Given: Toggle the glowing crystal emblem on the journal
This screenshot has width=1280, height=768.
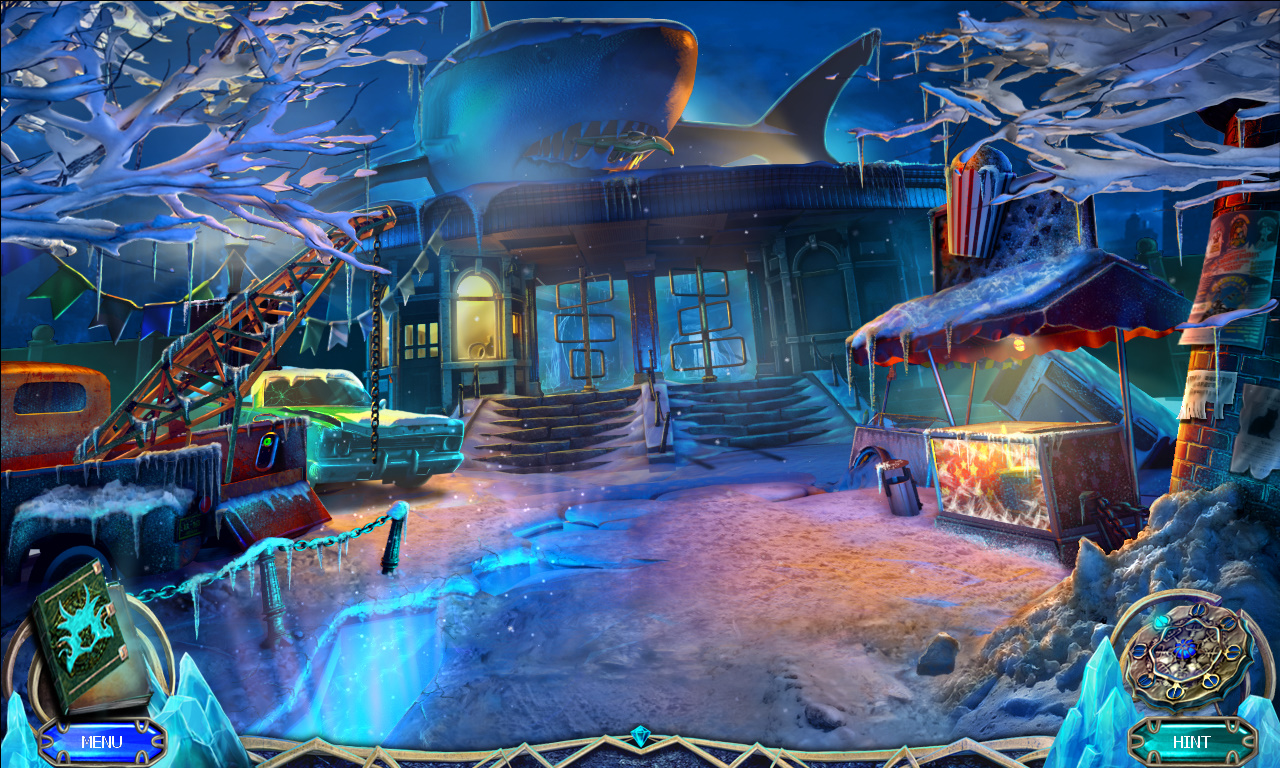Looking at the screenshot, I should [x=78, y=630].
